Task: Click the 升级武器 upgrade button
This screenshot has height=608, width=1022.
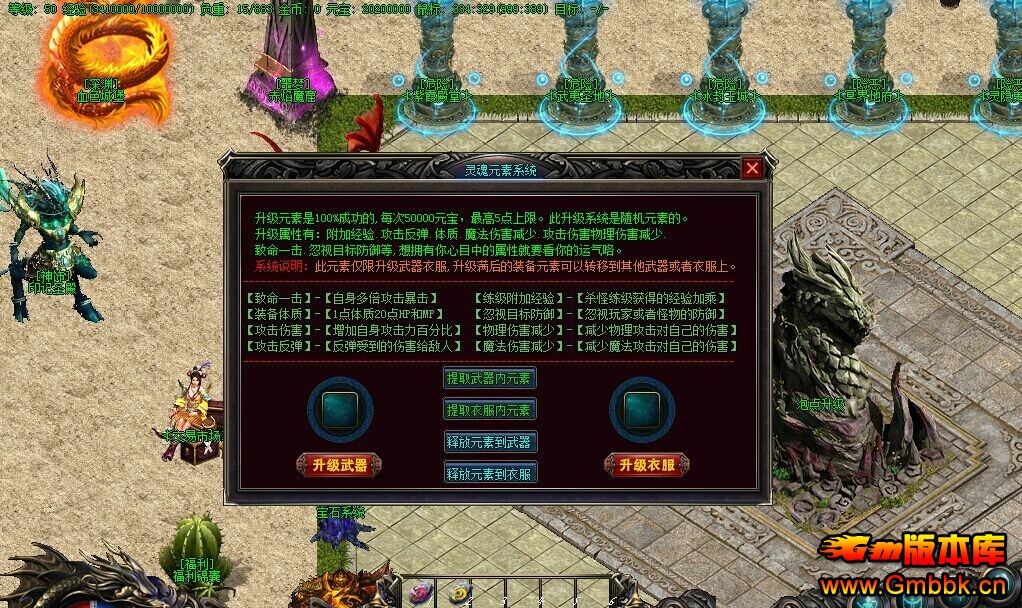Action: coord(339,465)
